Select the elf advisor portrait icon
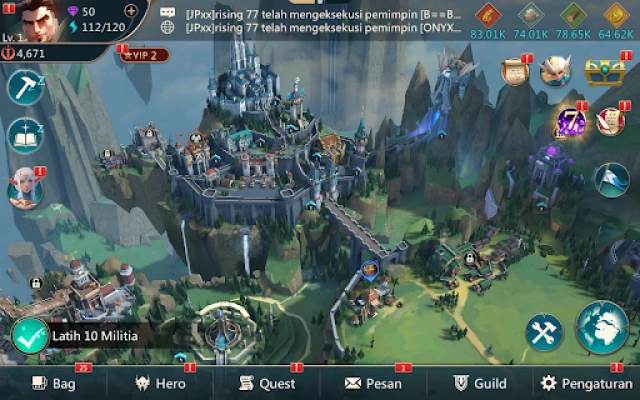The width and height of the screenshot is (640, 400). (23, 188)
